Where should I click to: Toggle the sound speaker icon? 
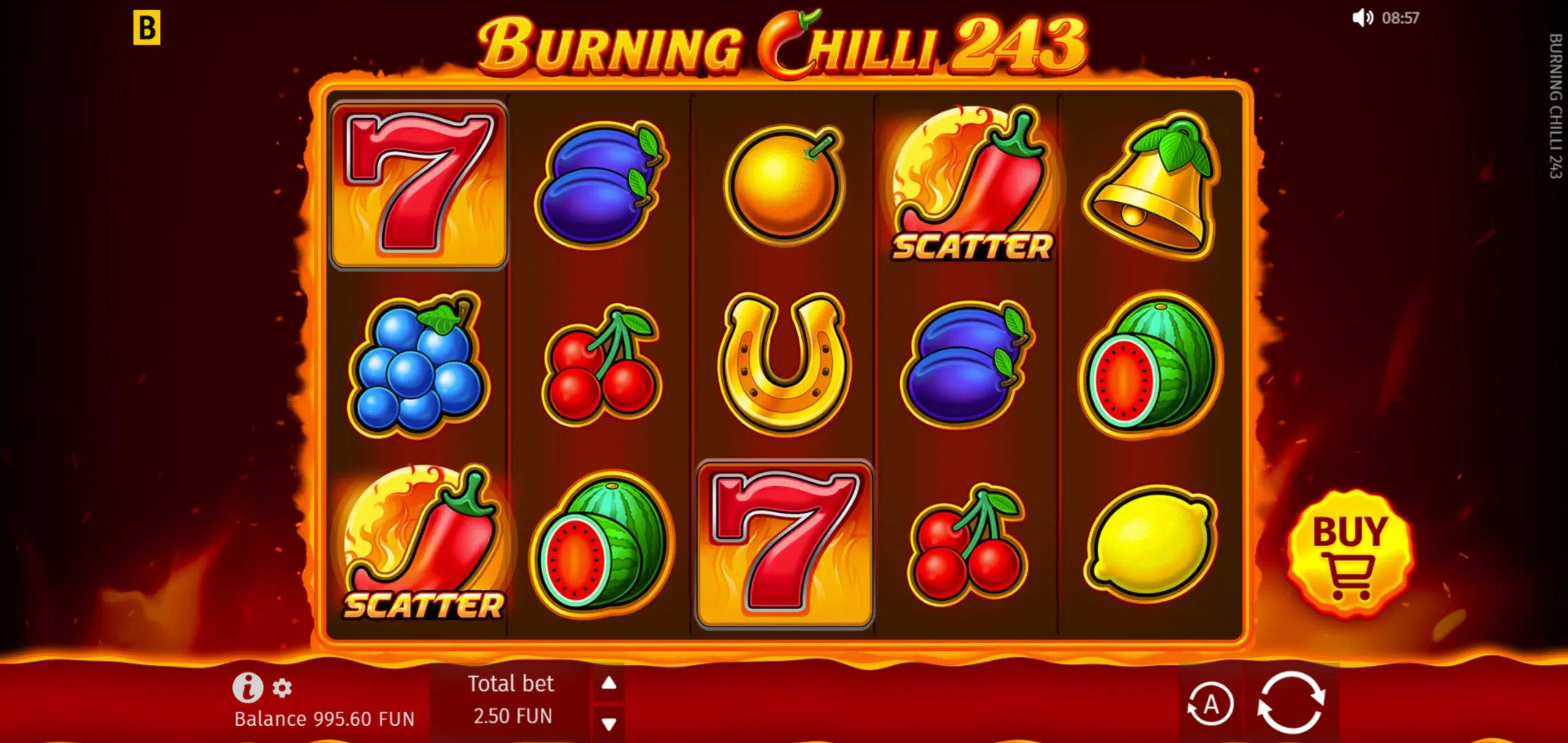point(1362,18)
